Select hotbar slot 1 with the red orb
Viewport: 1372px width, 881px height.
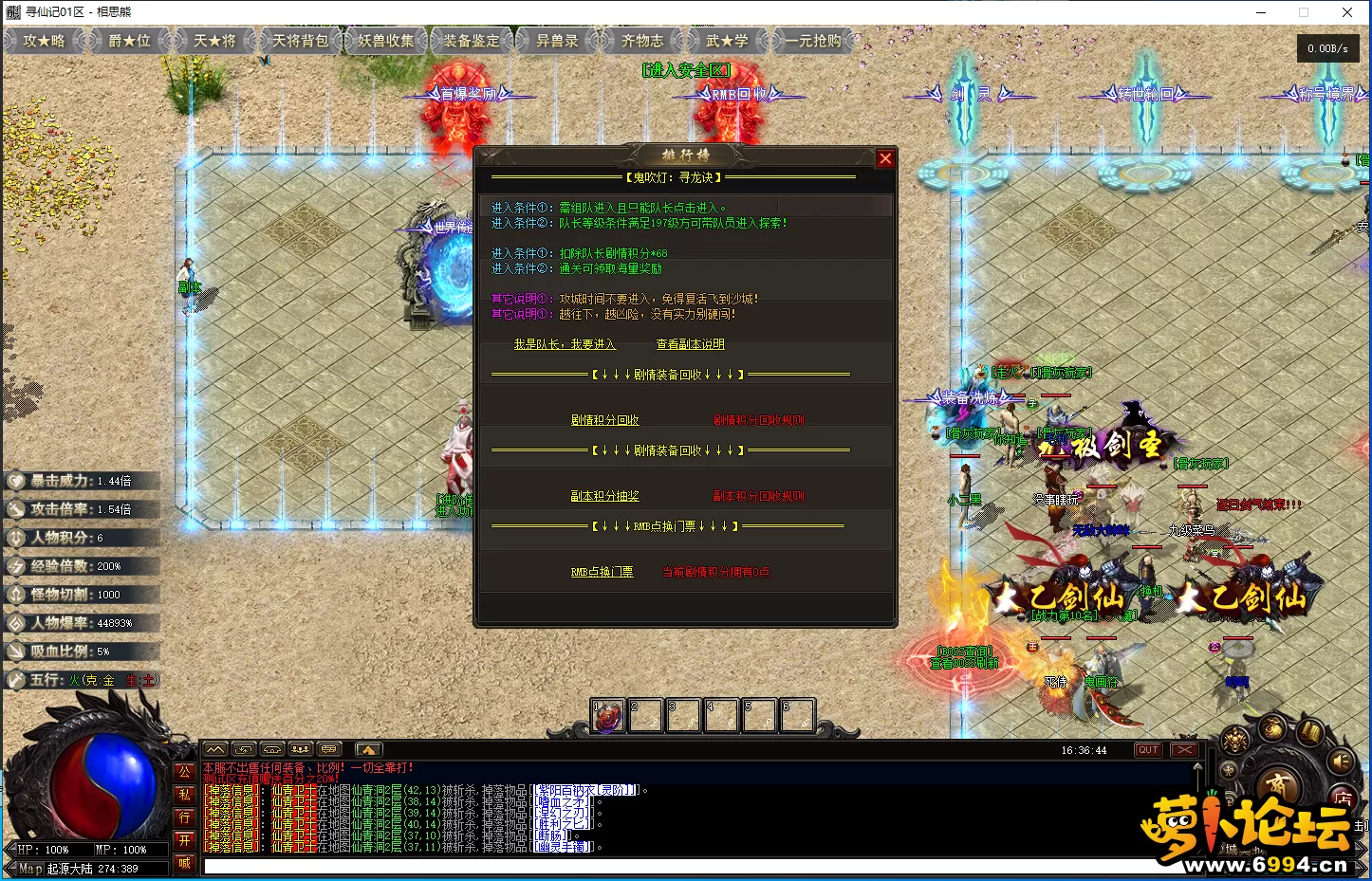(608, 716)
